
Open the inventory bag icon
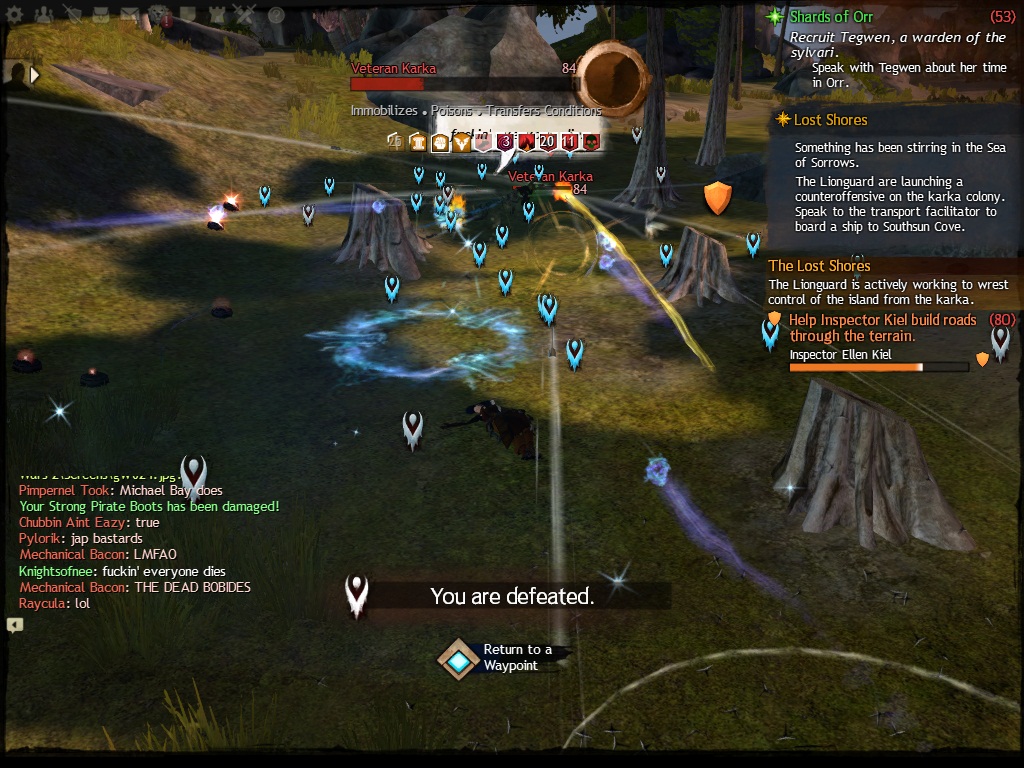tap(101, 15)
